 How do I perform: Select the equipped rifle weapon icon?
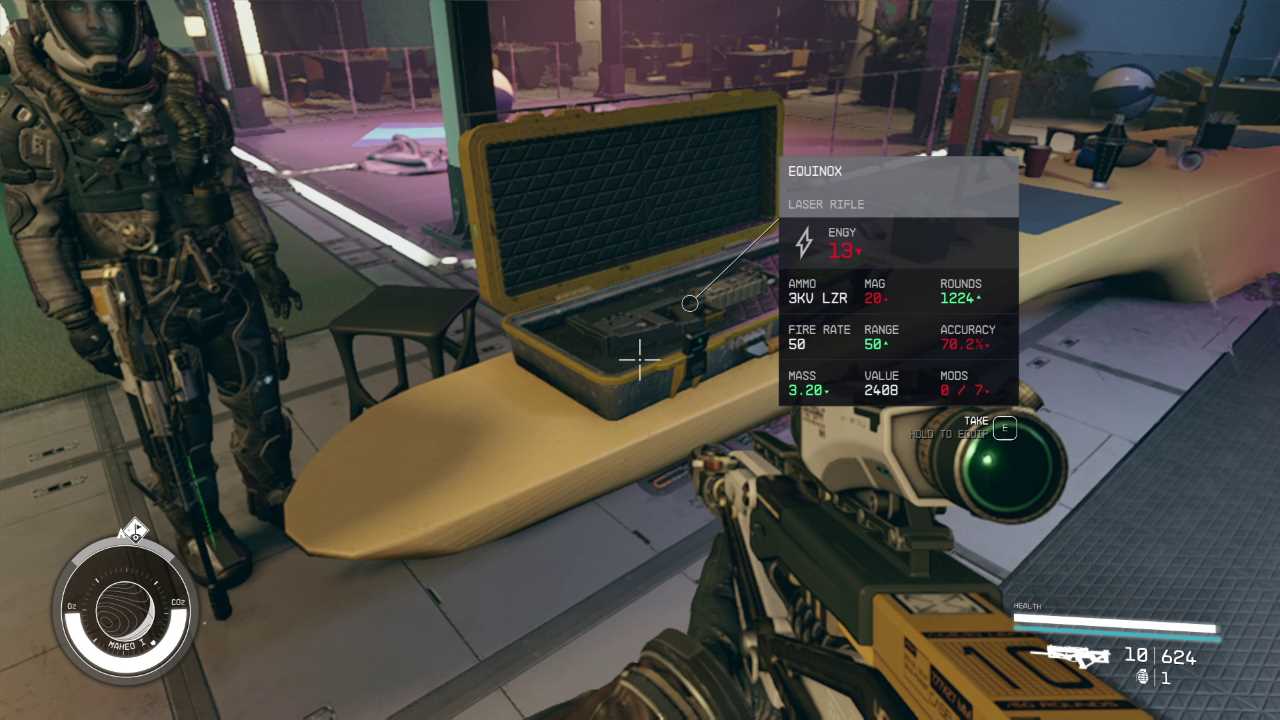[x=1078, y=656]
